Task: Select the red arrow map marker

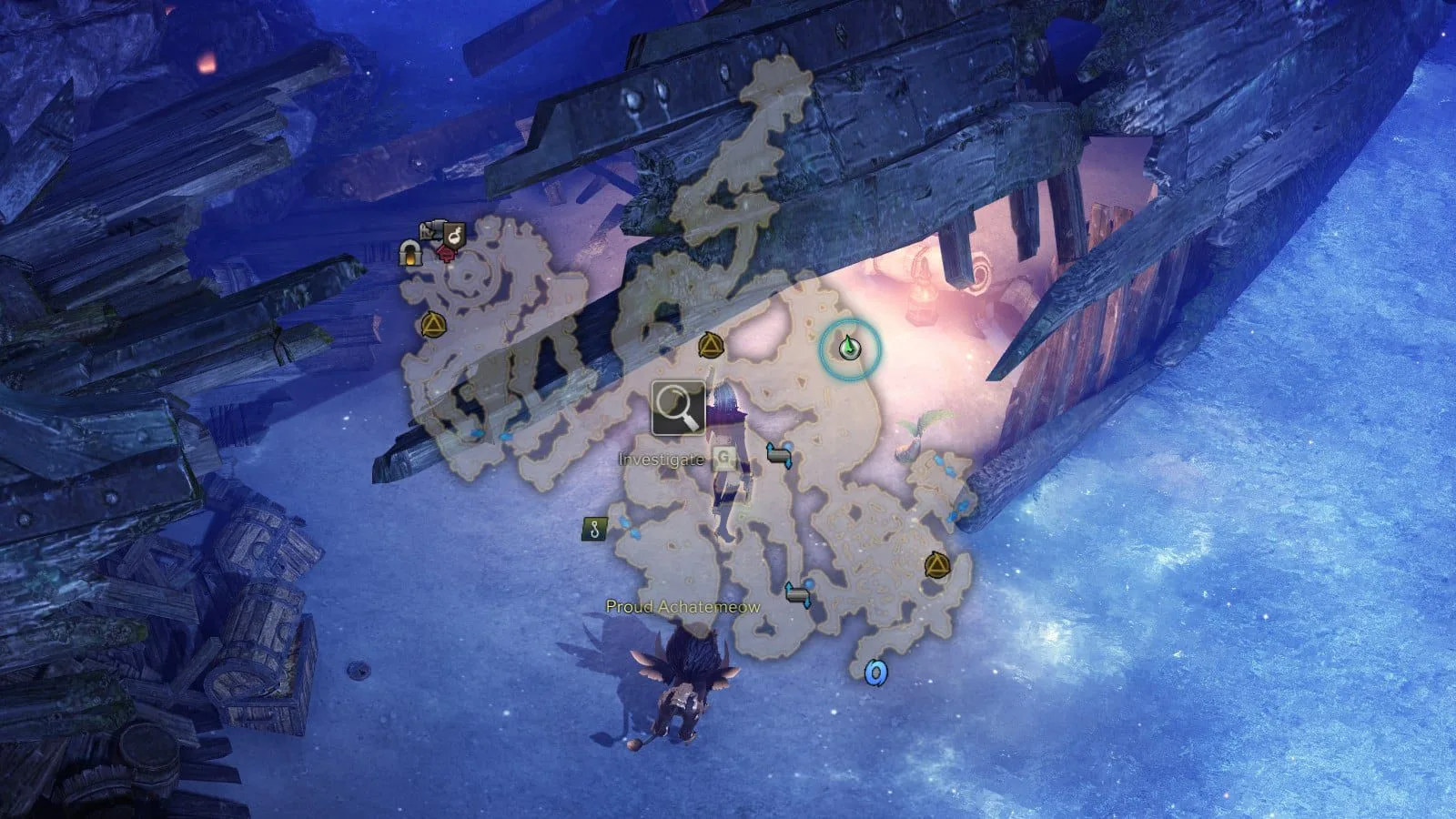Action: 446,253
